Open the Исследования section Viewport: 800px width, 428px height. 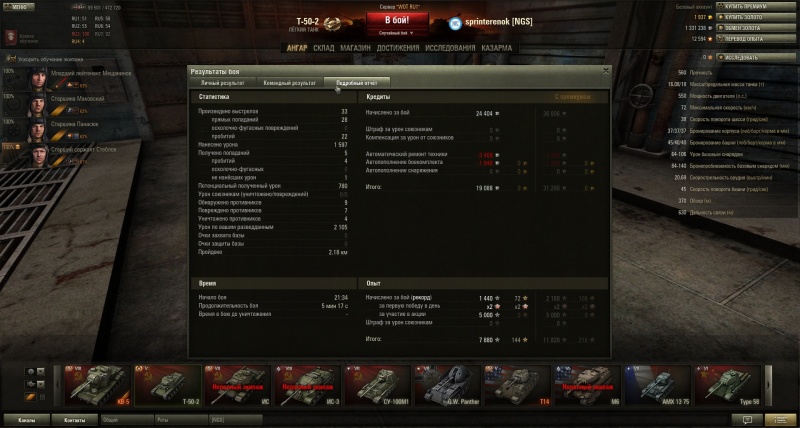[448, 46]
